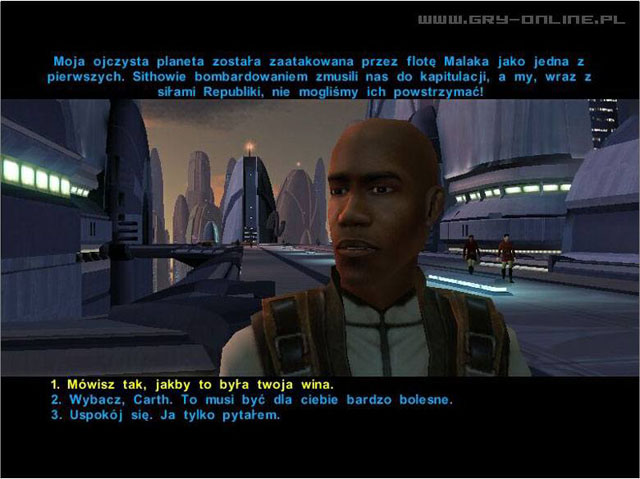640x479 pixels.
Task: Pick the "Uspokój się. Ja tylko pytałem" reply
Action: tap(165, 415)
